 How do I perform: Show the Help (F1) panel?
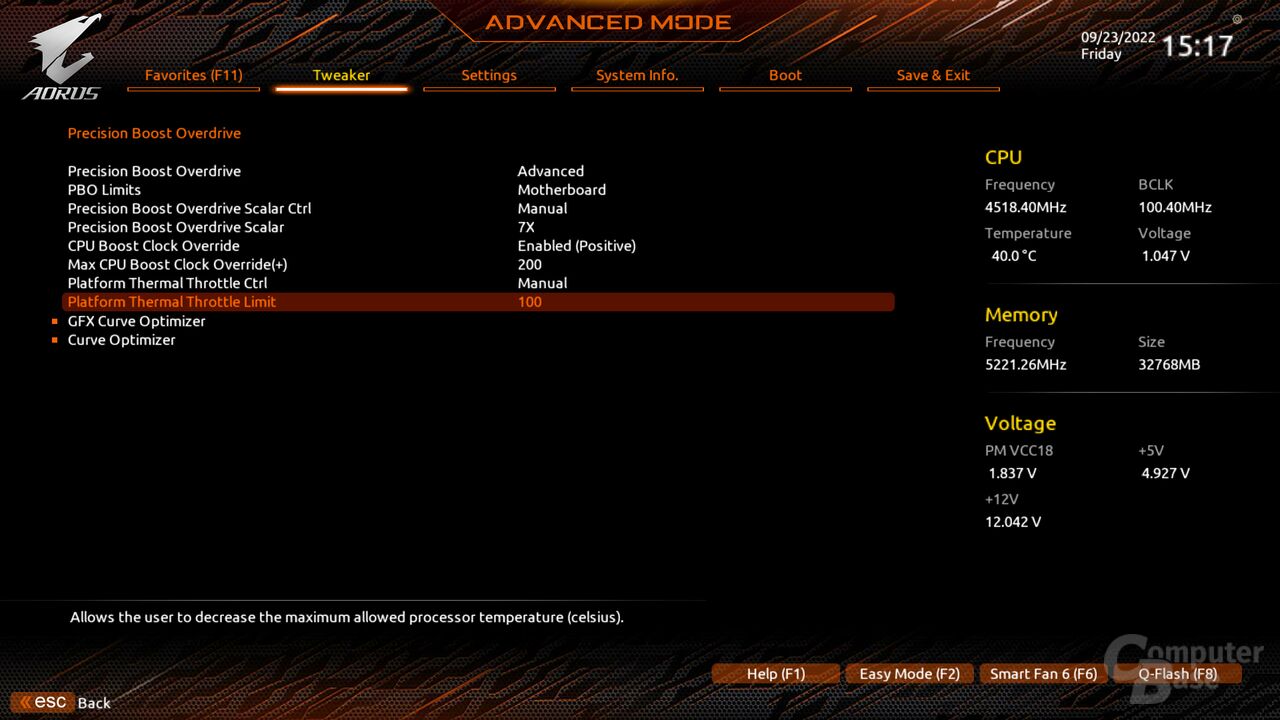point(776,674)
